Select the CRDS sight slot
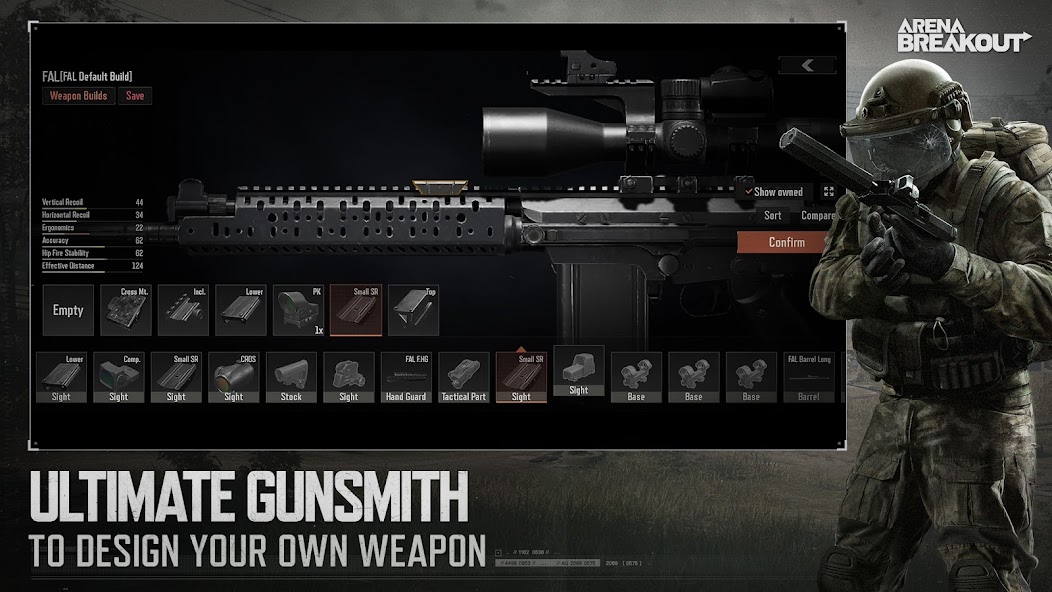This screenshot has height=592, width=1052. (x=233, y=378)
